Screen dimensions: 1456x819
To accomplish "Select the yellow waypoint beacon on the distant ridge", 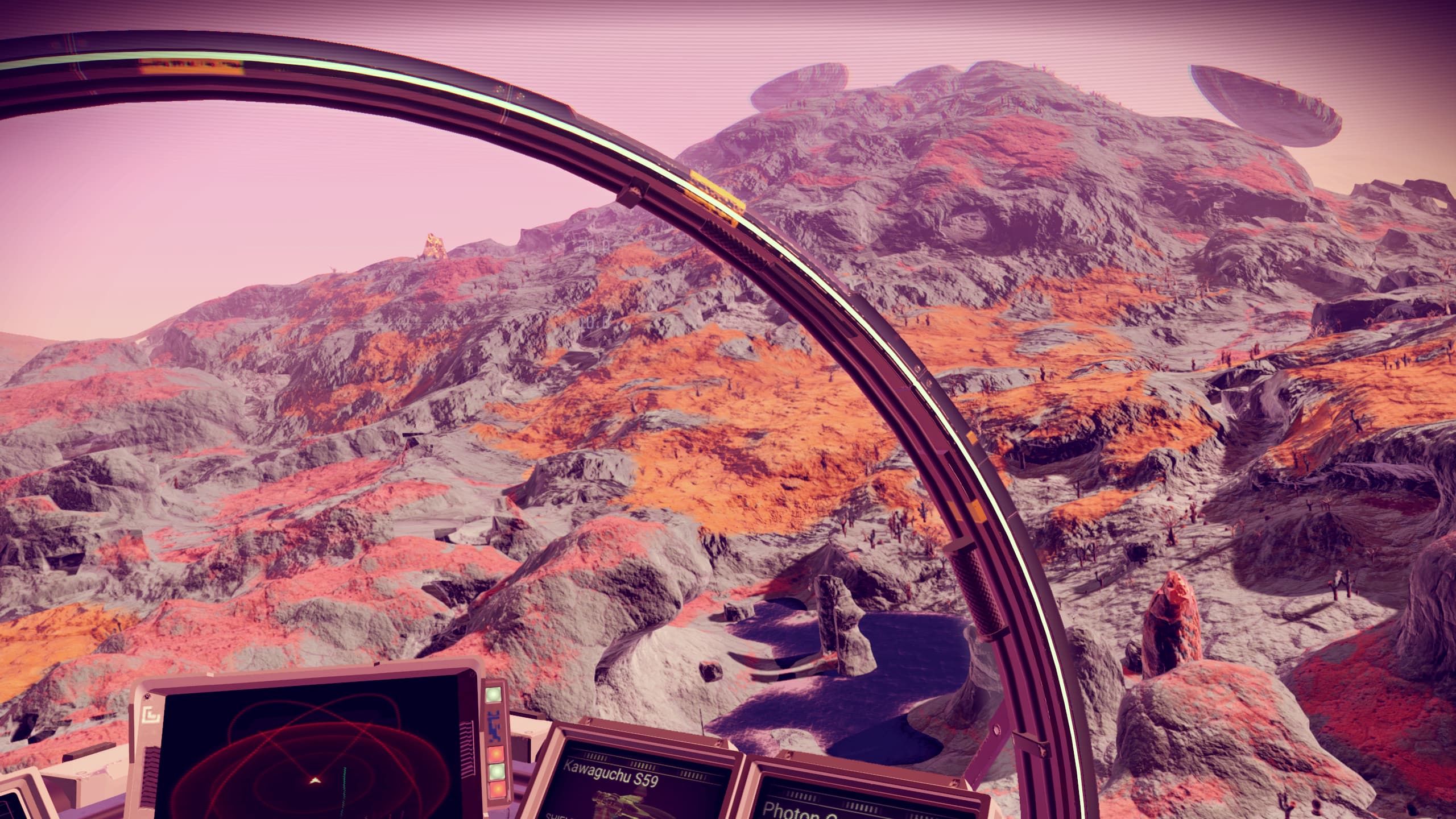I will tap(433, 245).
